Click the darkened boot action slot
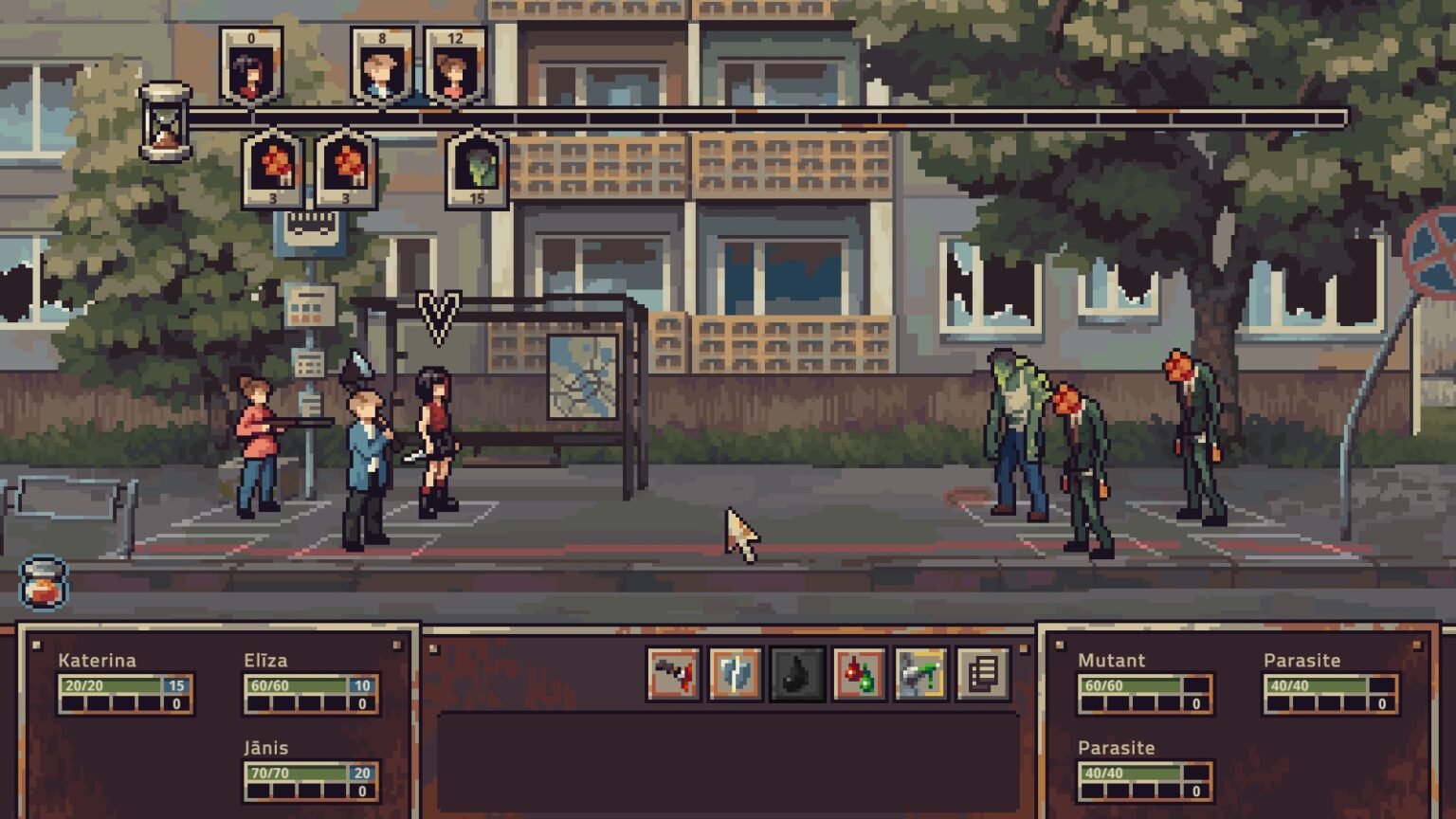Viewport: 1456px width, 819px height. coord(796,675)
